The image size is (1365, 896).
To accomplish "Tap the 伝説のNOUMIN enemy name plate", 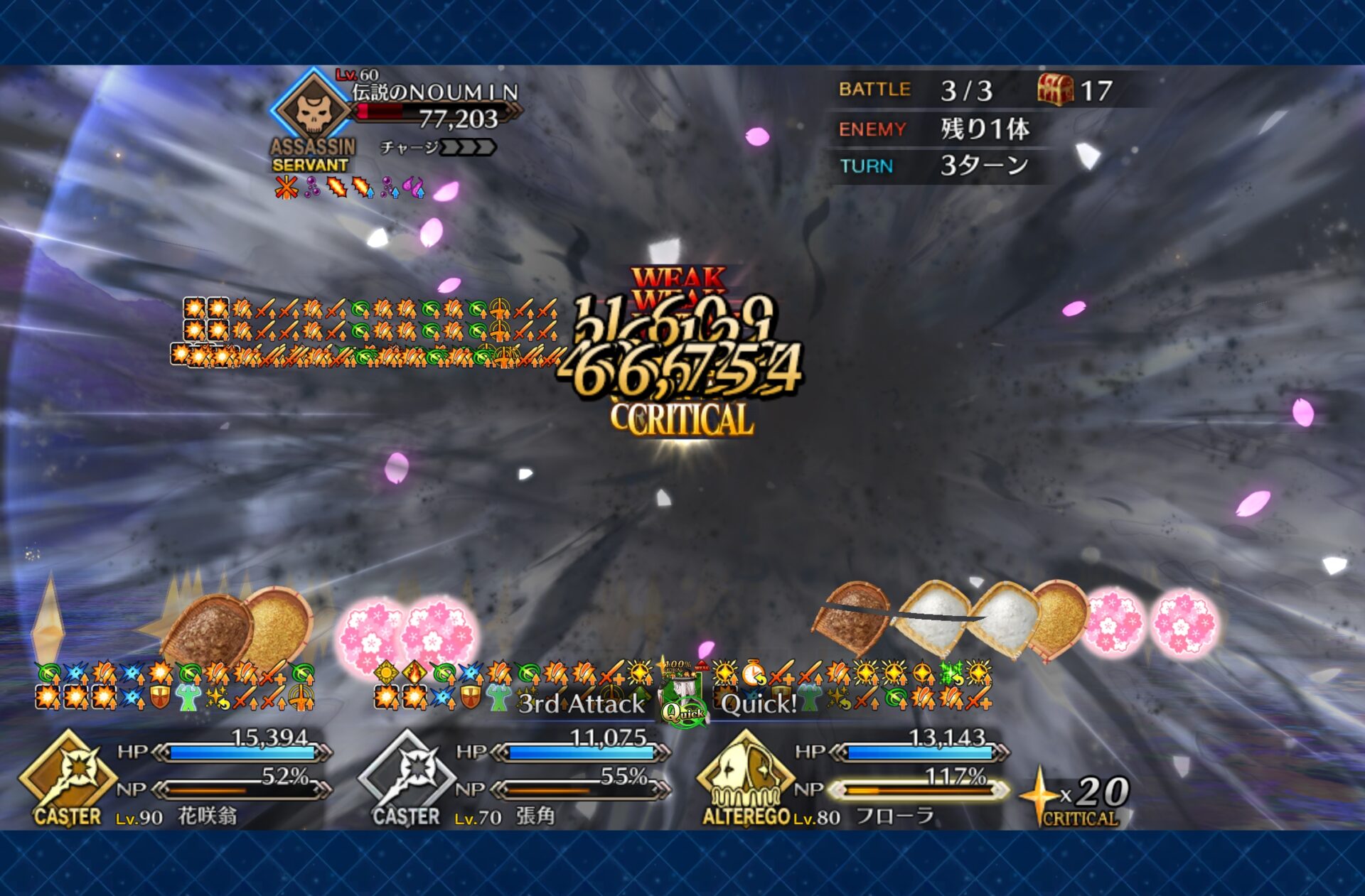I will (435, 92).
